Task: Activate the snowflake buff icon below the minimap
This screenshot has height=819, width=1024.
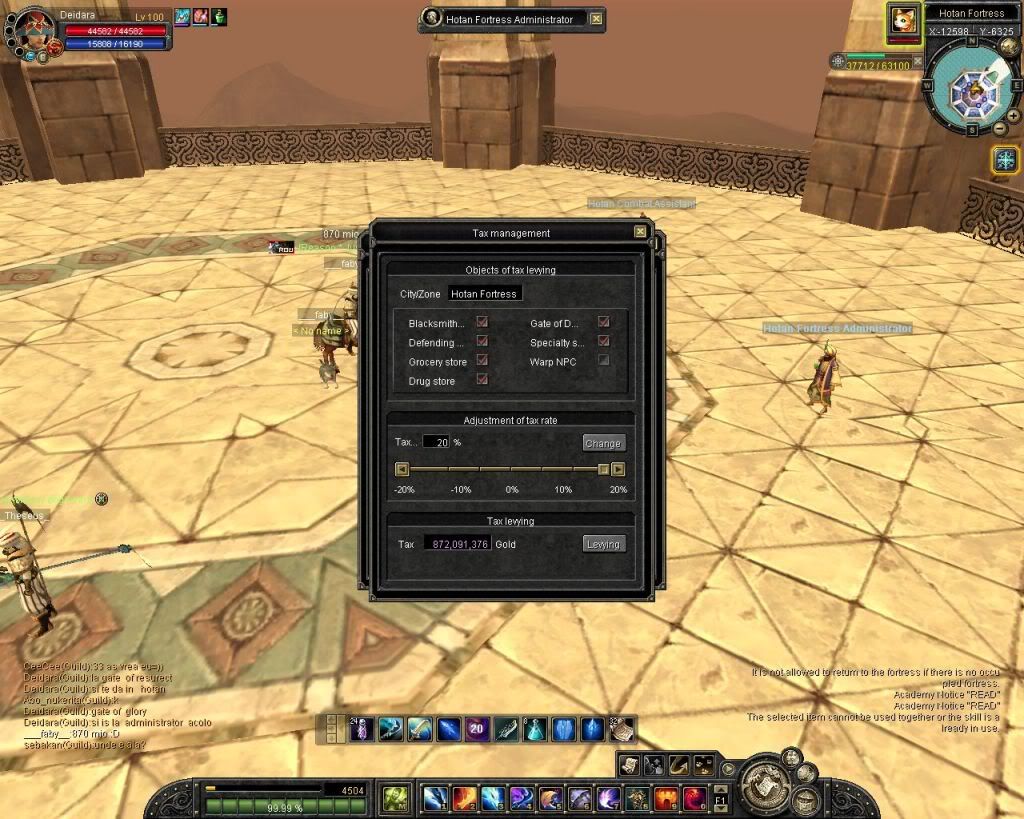Action: coord(1004,159)
